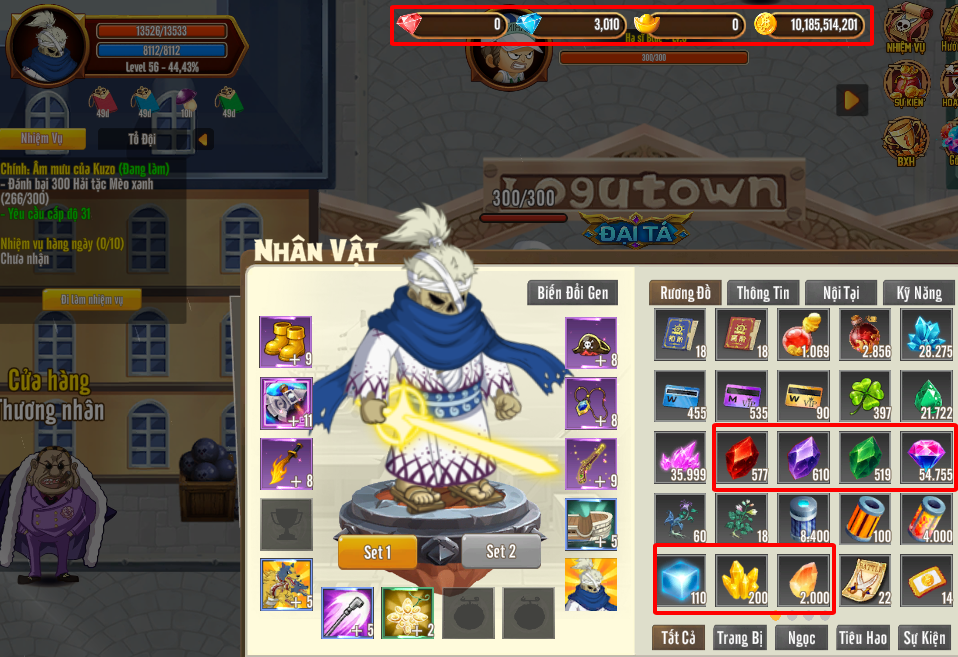The height and width of the screenshot is (657, 958).
Task: Switch to equipment Set 2
Action: click(x=501, y=551)
